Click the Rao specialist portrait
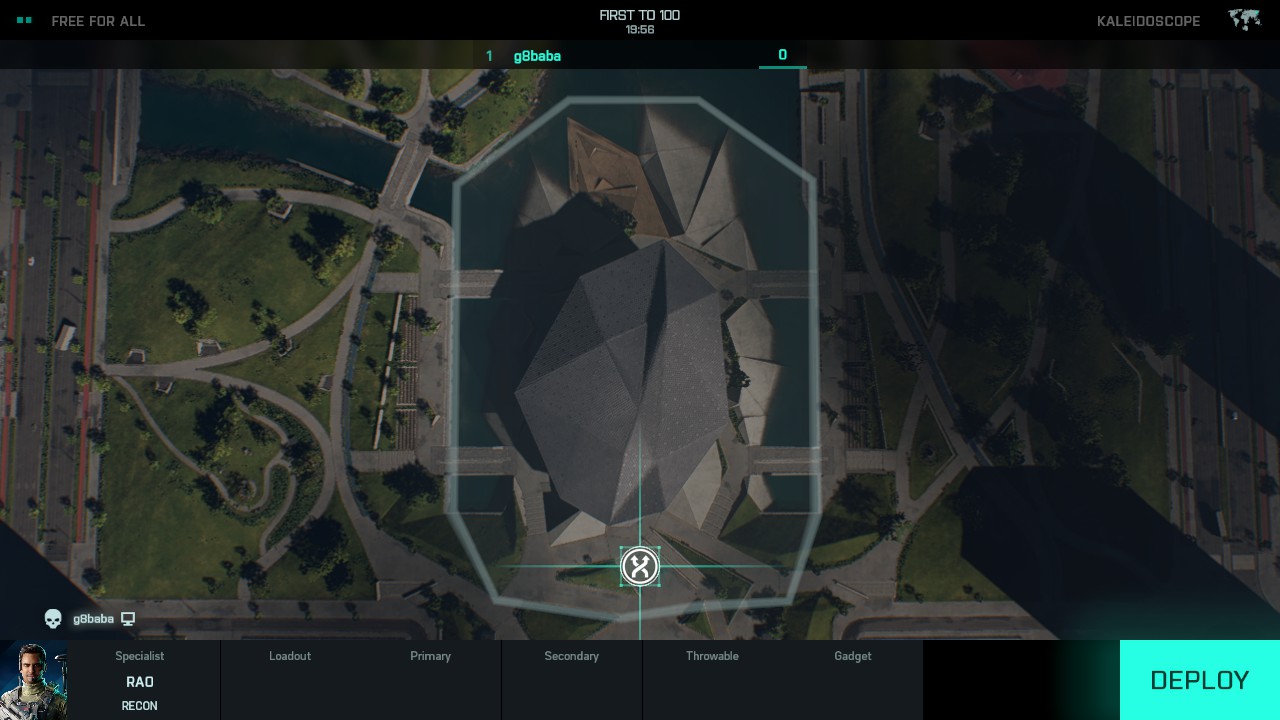 [34, 680]
